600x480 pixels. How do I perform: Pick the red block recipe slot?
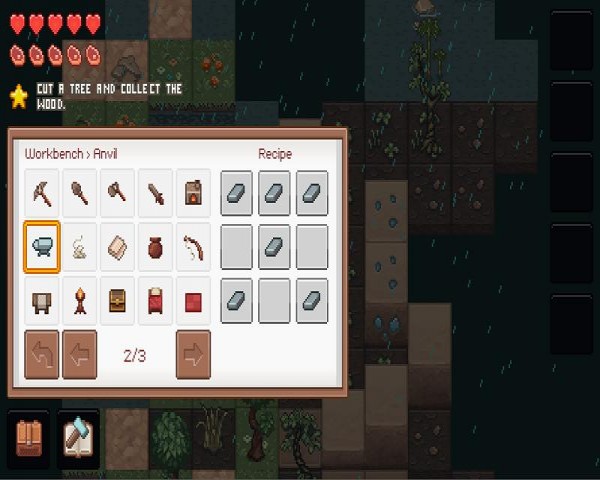194,301
